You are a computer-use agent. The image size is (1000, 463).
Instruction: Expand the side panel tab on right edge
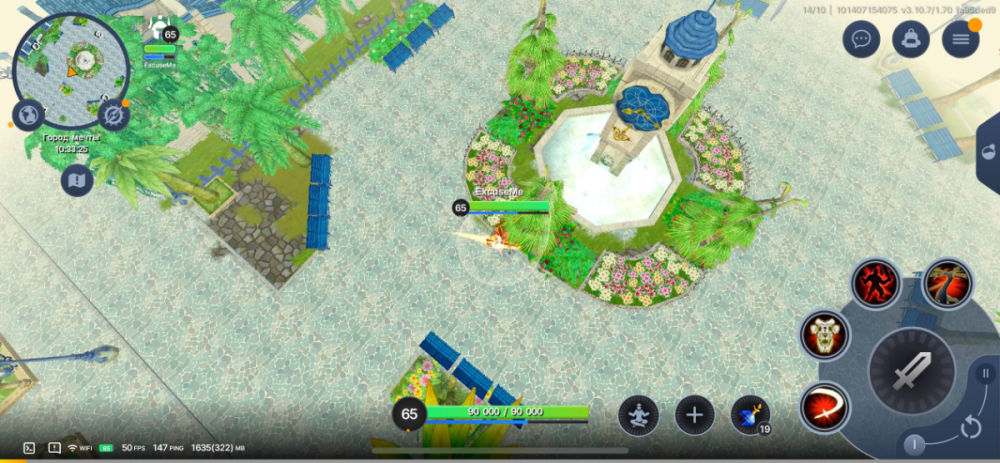[988, 153]
